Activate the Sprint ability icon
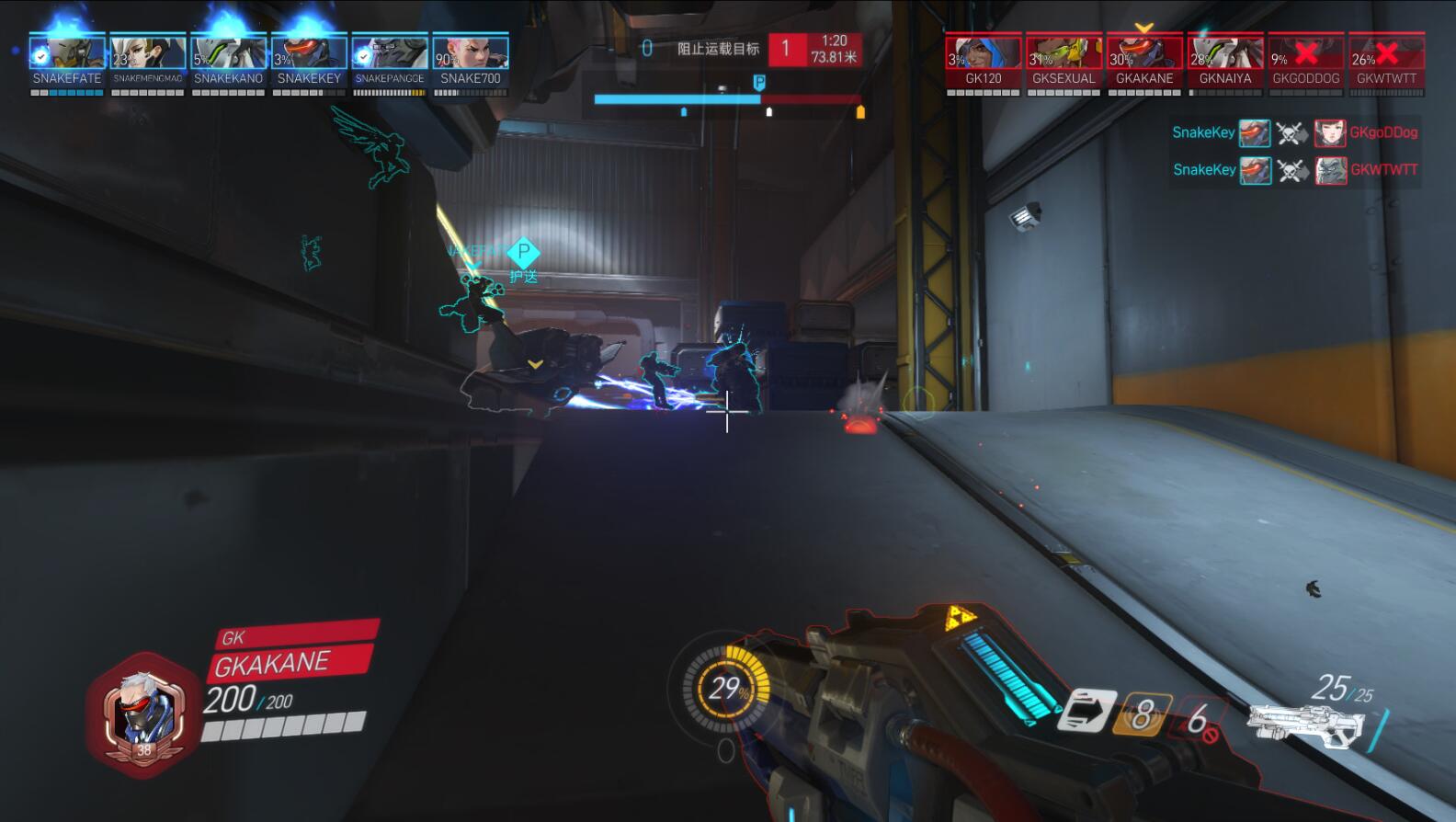The width and height of the screenshot is (1456, 822). tap(1087, 711)
